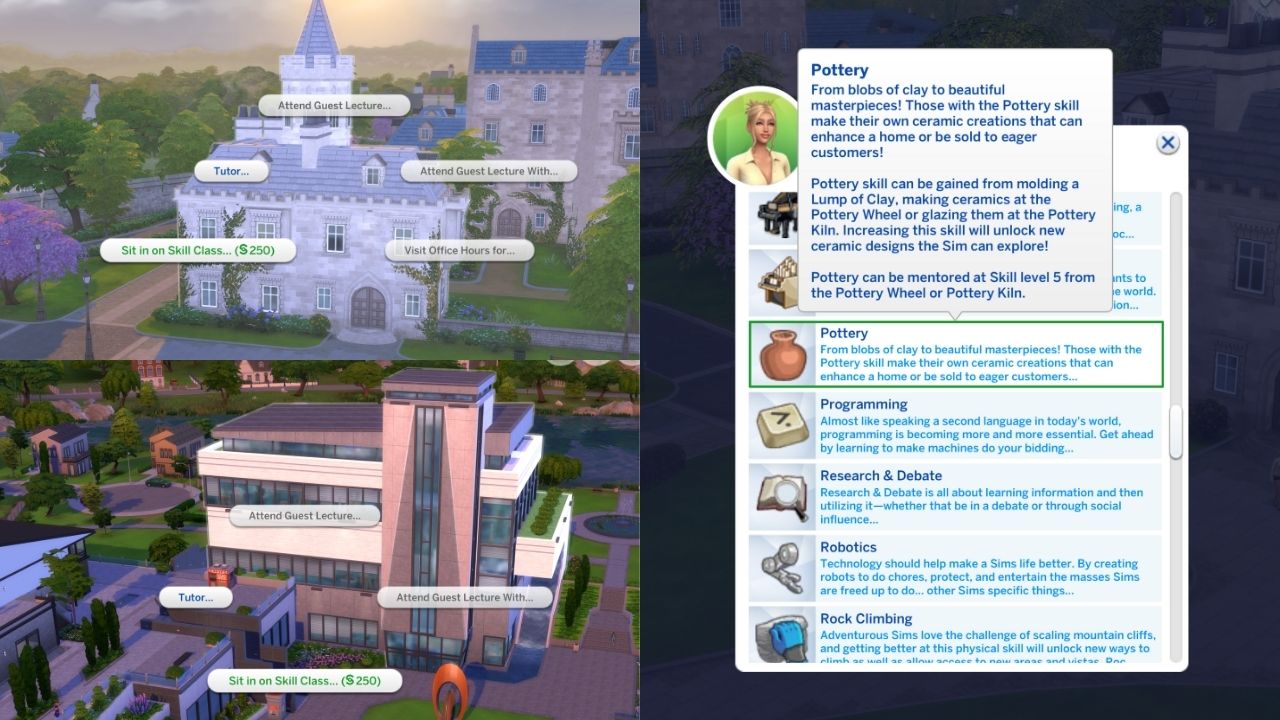Viewport: 1280px width, 720px height.
Task: Select Attend Guest Lecture With... option
Action: tap(487, 170)
